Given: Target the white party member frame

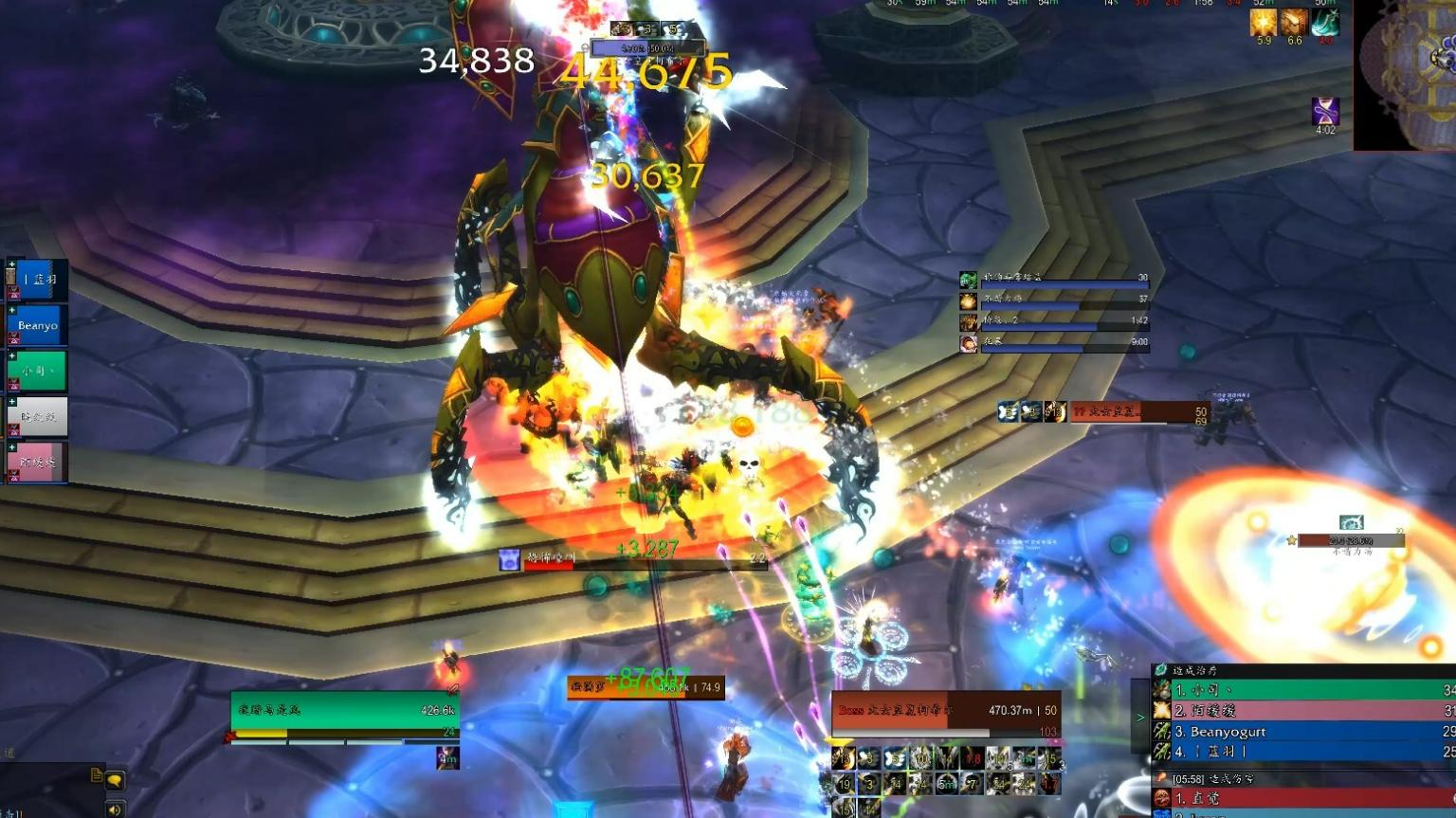Looking at the screenshot, I should 38,416.
